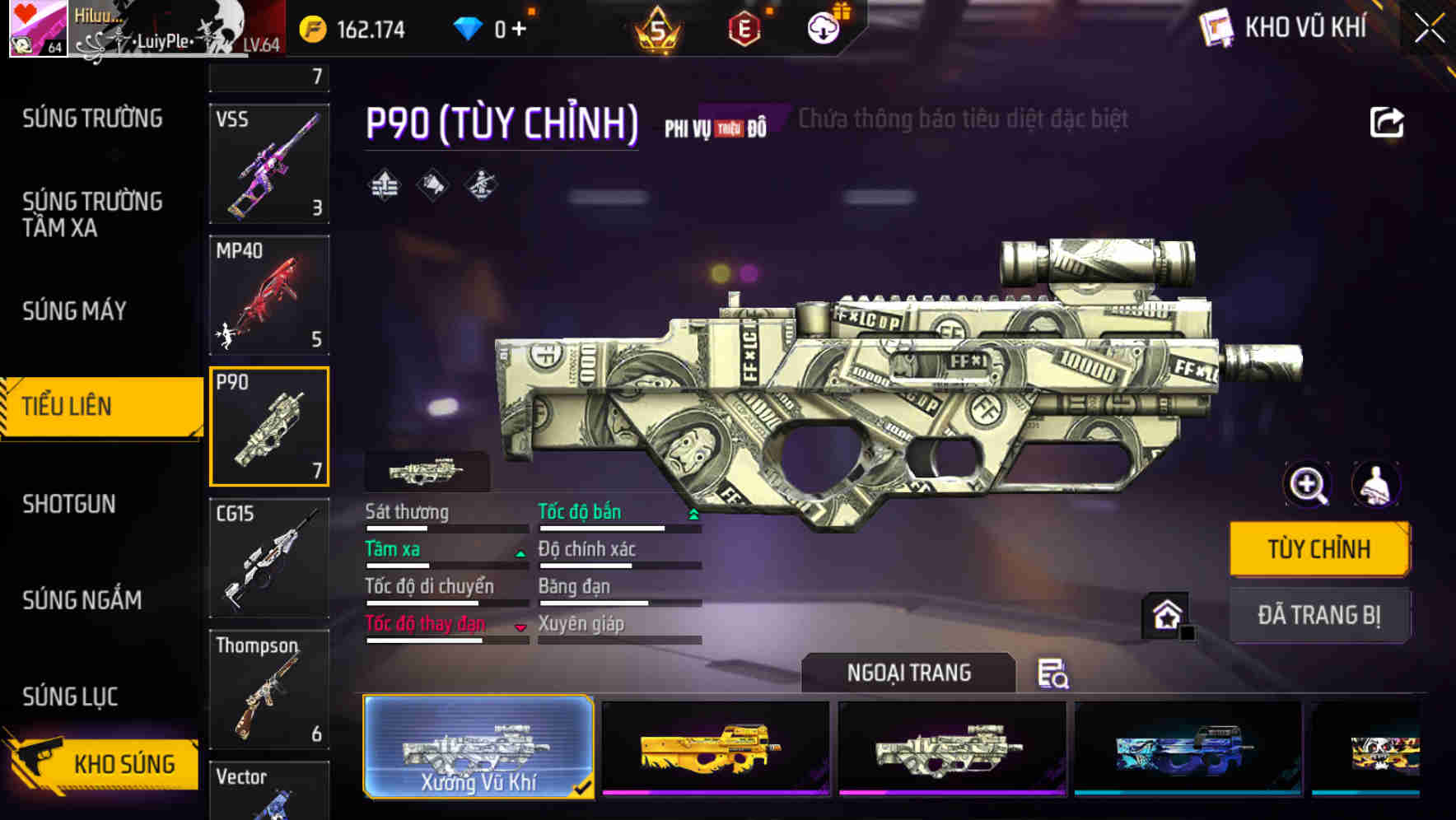Screen dimensions: 1456x820
Task: Click the blue diamond currency icon
Action: pyautogui.click(x=468, y=27)
